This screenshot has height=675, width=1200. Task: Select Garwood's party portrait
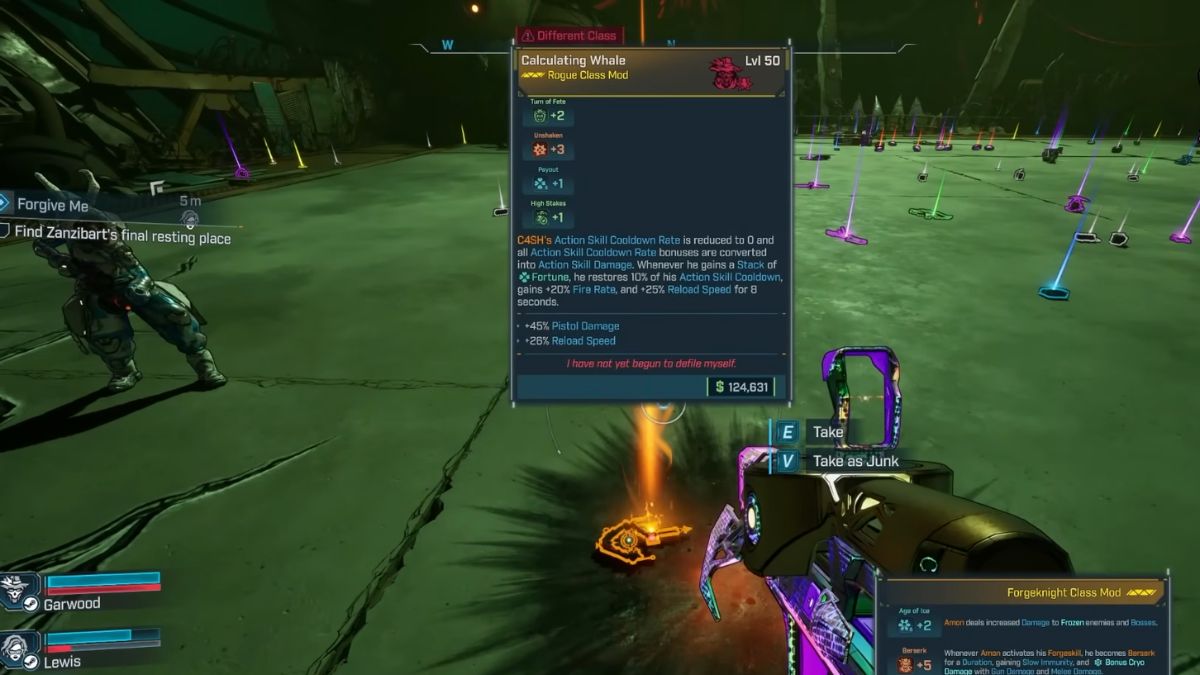pyautogui.click(x=20, y=592)
